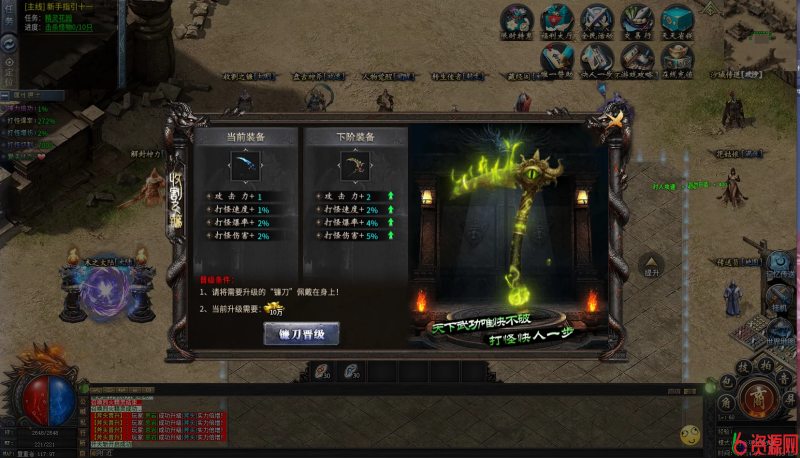Viewport: 800px width, 458px height.
Task: Activate the 挂机 auto-battle icon
Action: pos(779,299)
